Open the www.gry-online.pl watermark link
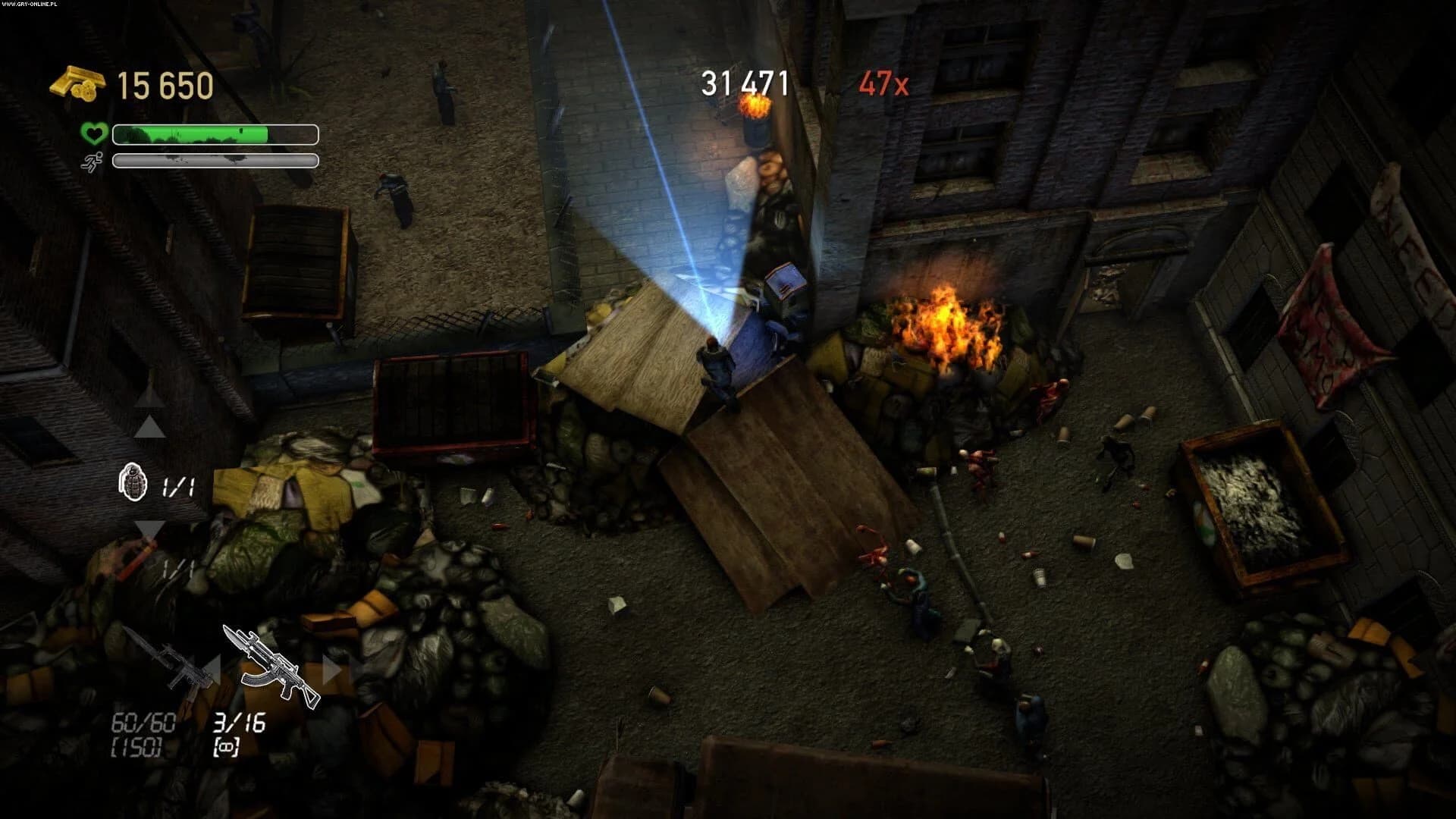 point(29,6)
